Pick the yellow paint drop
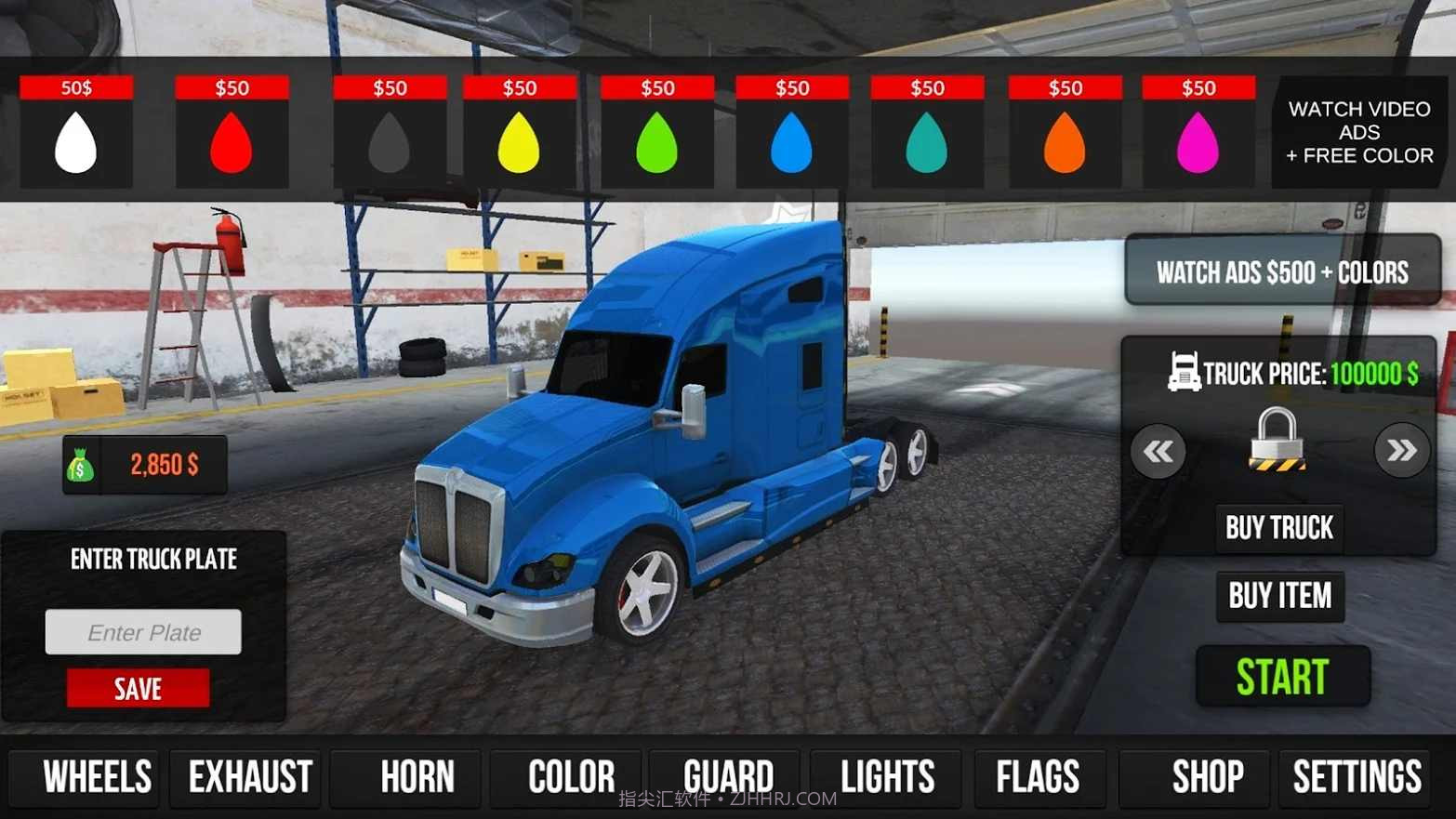1456x819 pixels. pyautogui.click(x=519, y=142)
